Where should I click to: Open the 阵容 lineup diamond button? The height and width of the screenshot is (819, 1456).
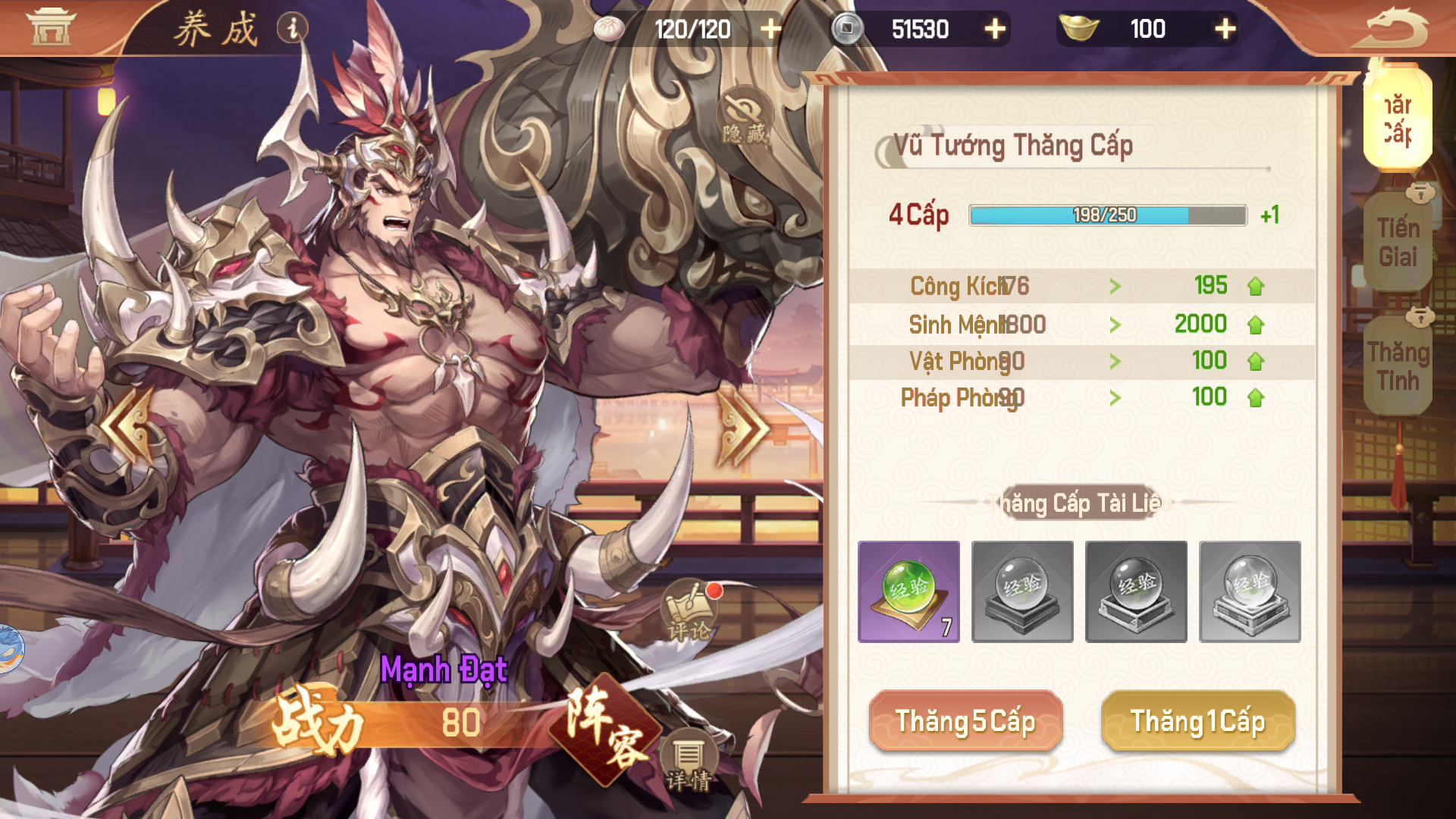[605, 728]
